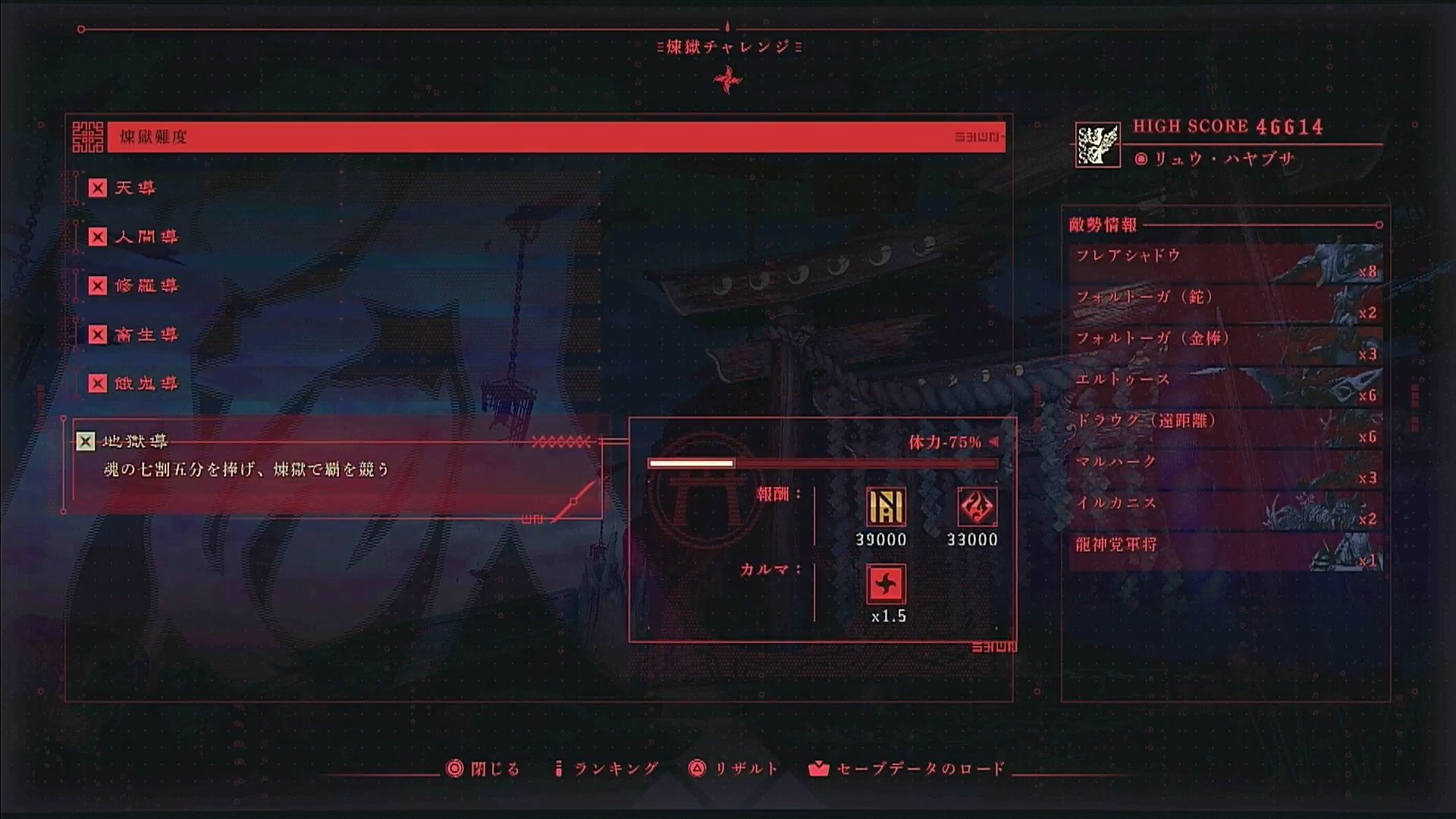The image size is (1456, 819).
Task: Open セーブデータのロード save data loader
Action: click(907, 769)
